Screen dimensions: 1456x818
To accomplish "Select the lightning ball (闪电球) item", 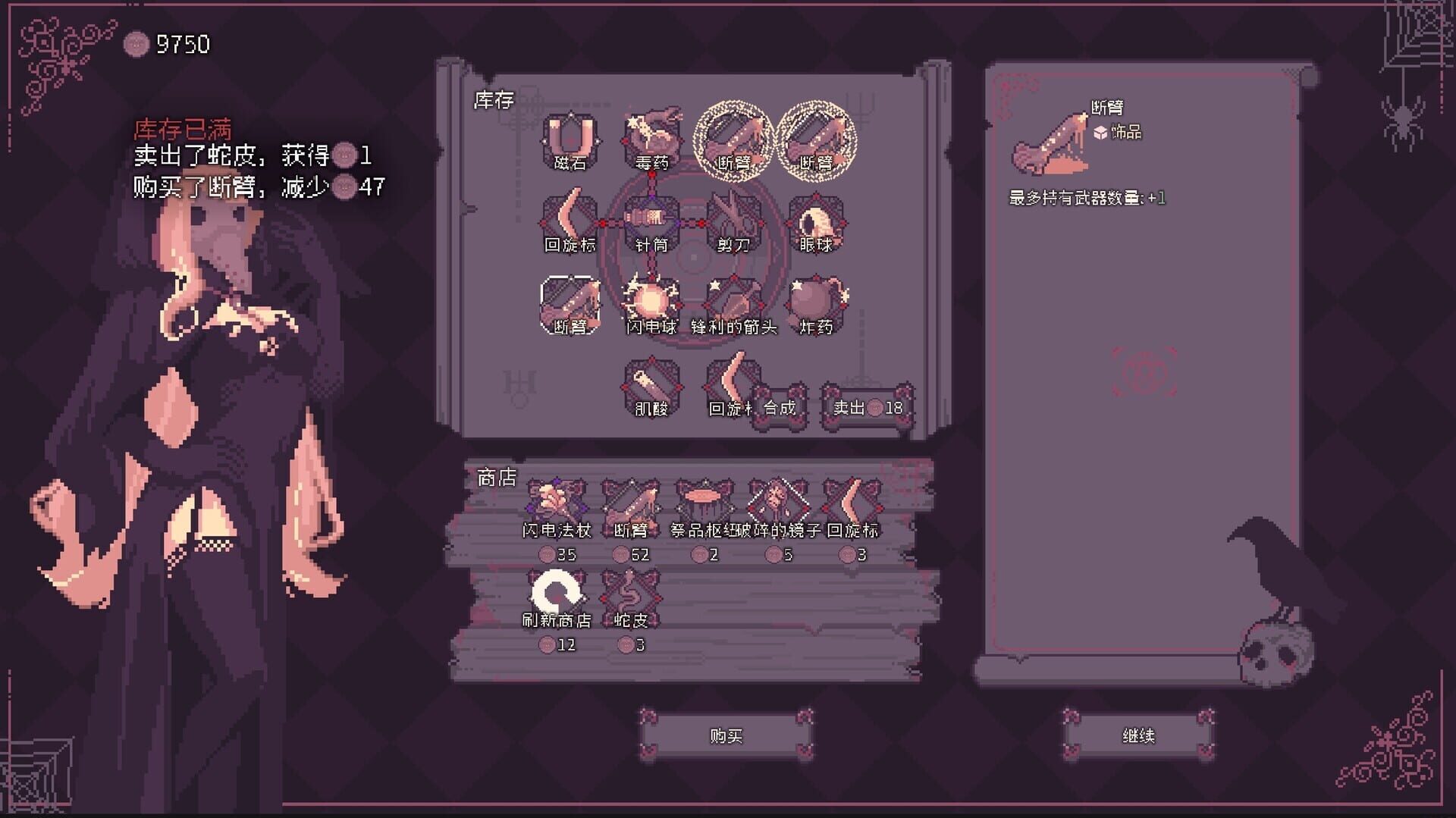I will (x=651, y=301).
